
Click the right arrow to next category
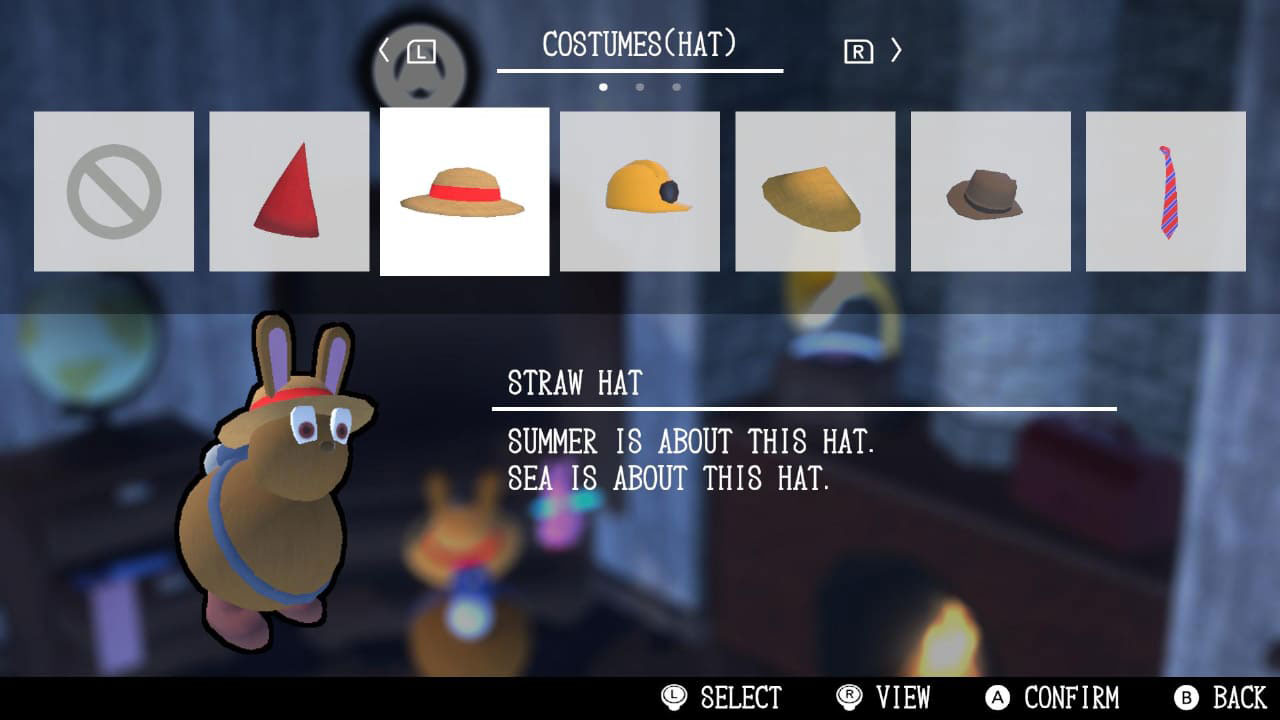coord(897,49)
